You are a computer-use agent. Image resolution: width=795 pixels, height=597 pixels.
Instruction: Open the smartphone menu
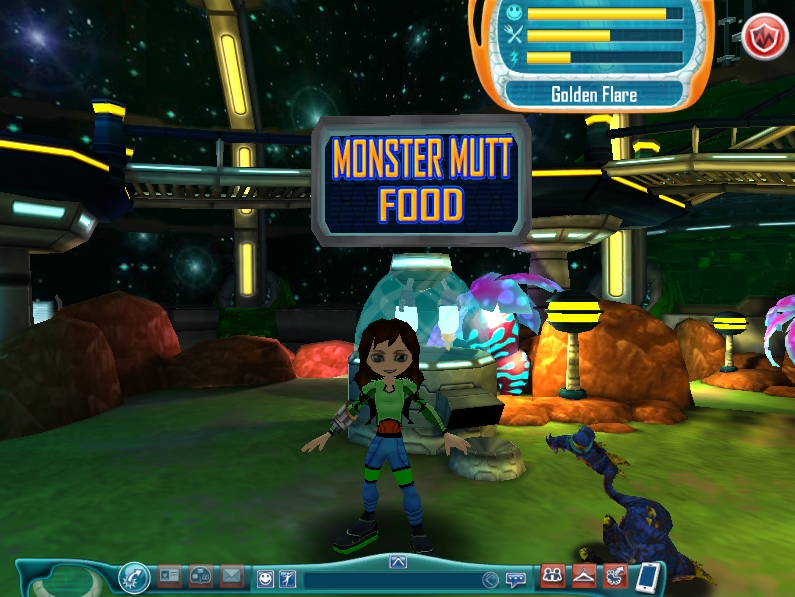tap(648, 577)
